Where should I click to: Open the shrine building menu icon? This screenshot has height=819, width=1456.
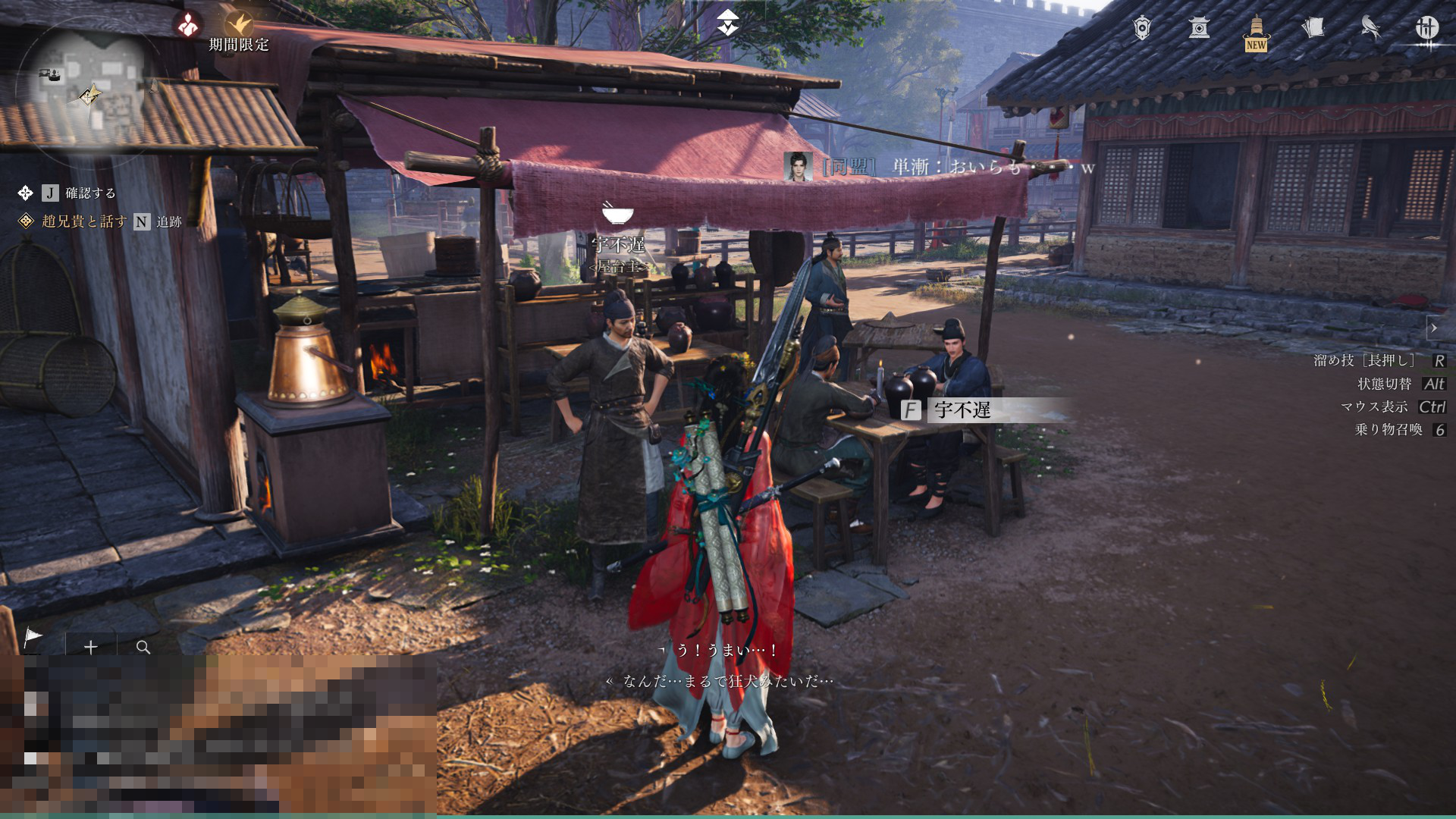point(1199,28)
